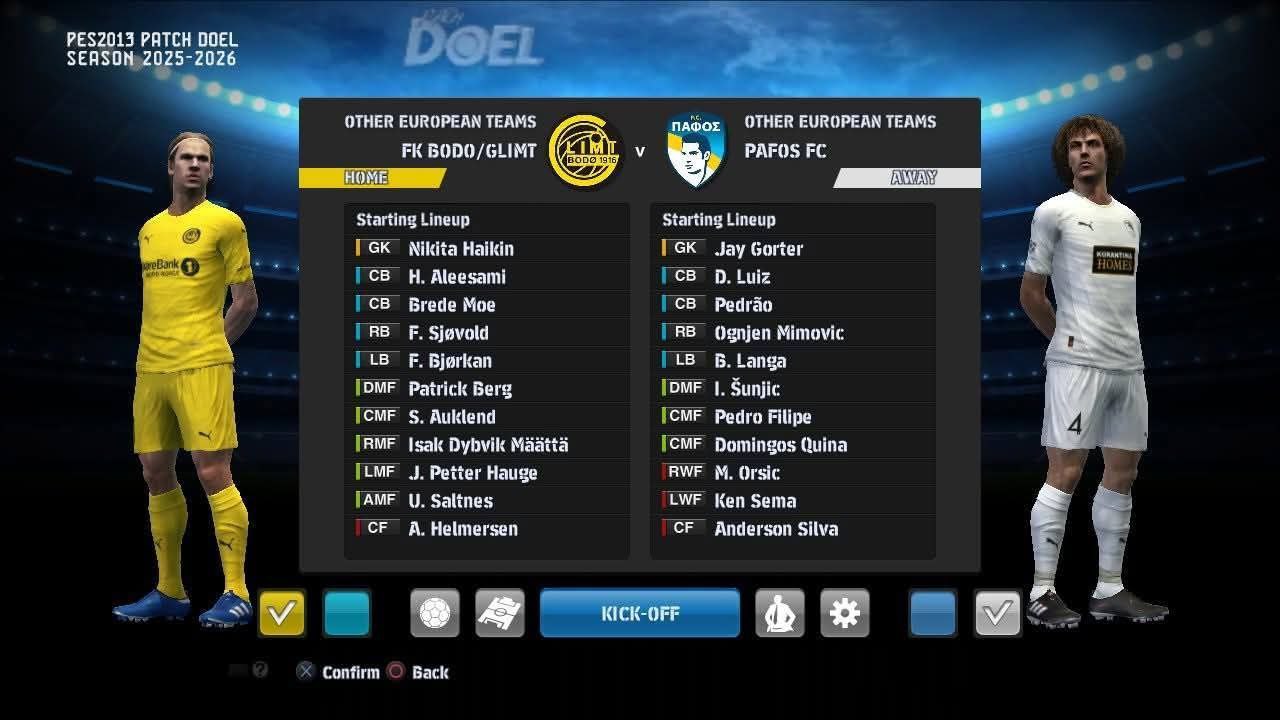Viewport: 1280px width, 720px height.
Task: Select Jay Gorter in the away lineup
Action: pos(758,249)
